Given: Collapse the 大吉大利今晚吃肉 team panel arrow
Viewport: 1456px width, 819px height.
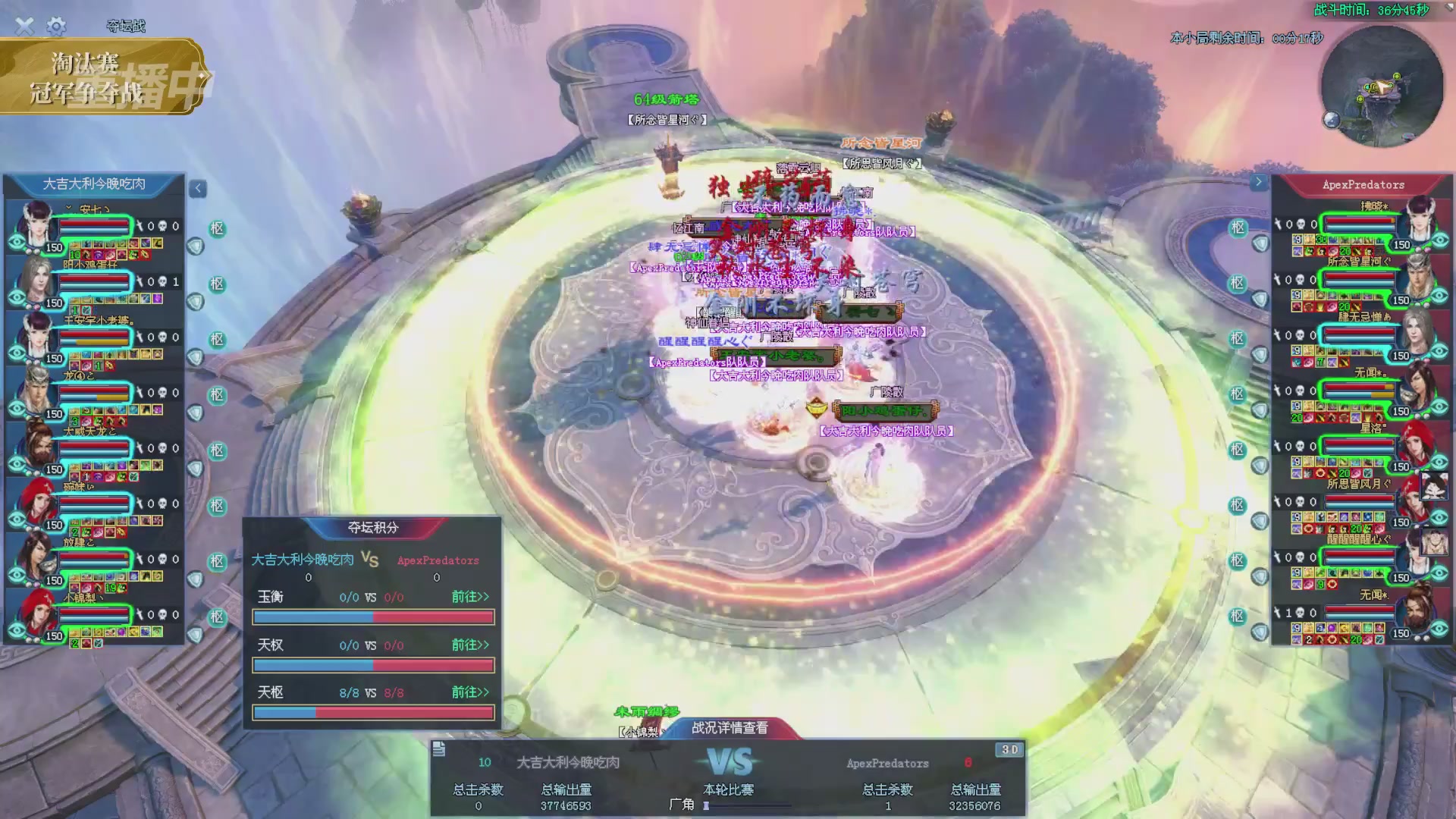Looking at the screenshot, I should (198, 188).
